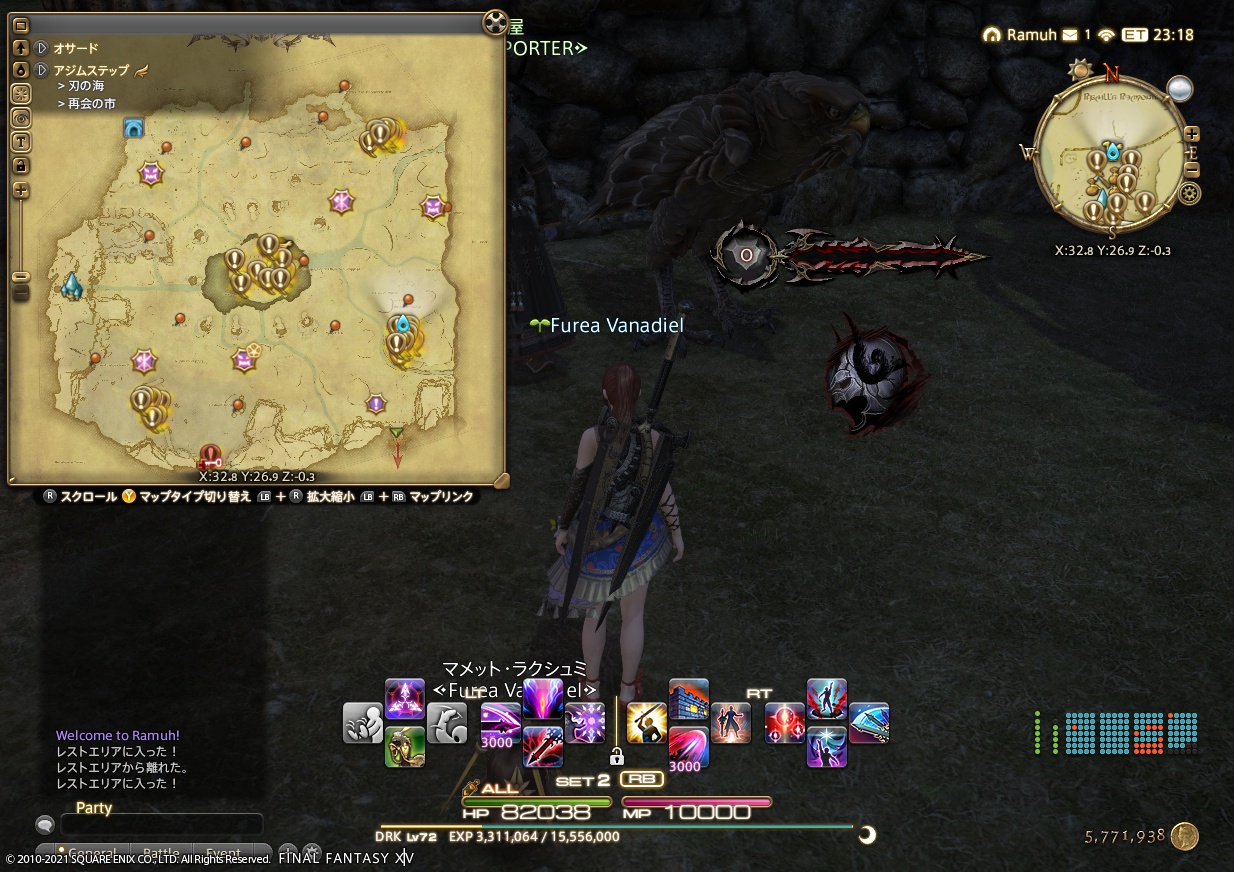This screenshot has height=872, width=1234.
Task: Toggle the map text label button
Action: [21, 141]
